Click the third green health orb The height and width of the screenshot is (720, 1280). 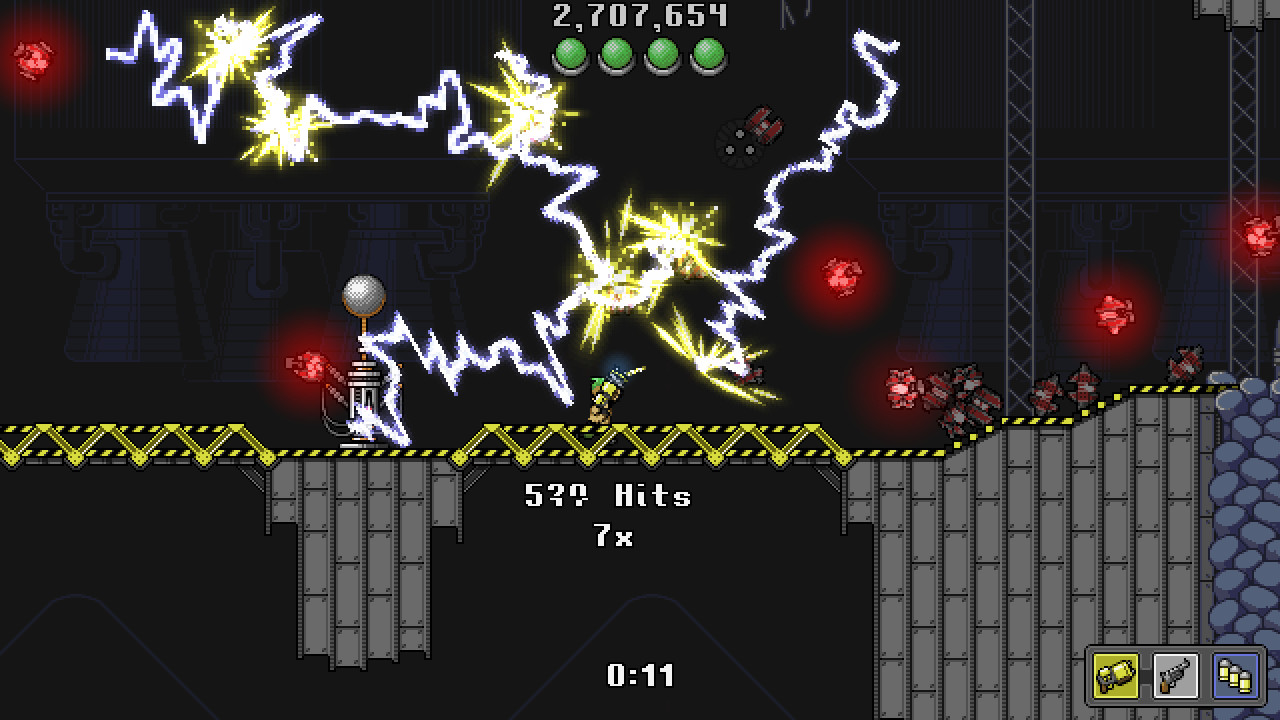(x=661, y=55)
